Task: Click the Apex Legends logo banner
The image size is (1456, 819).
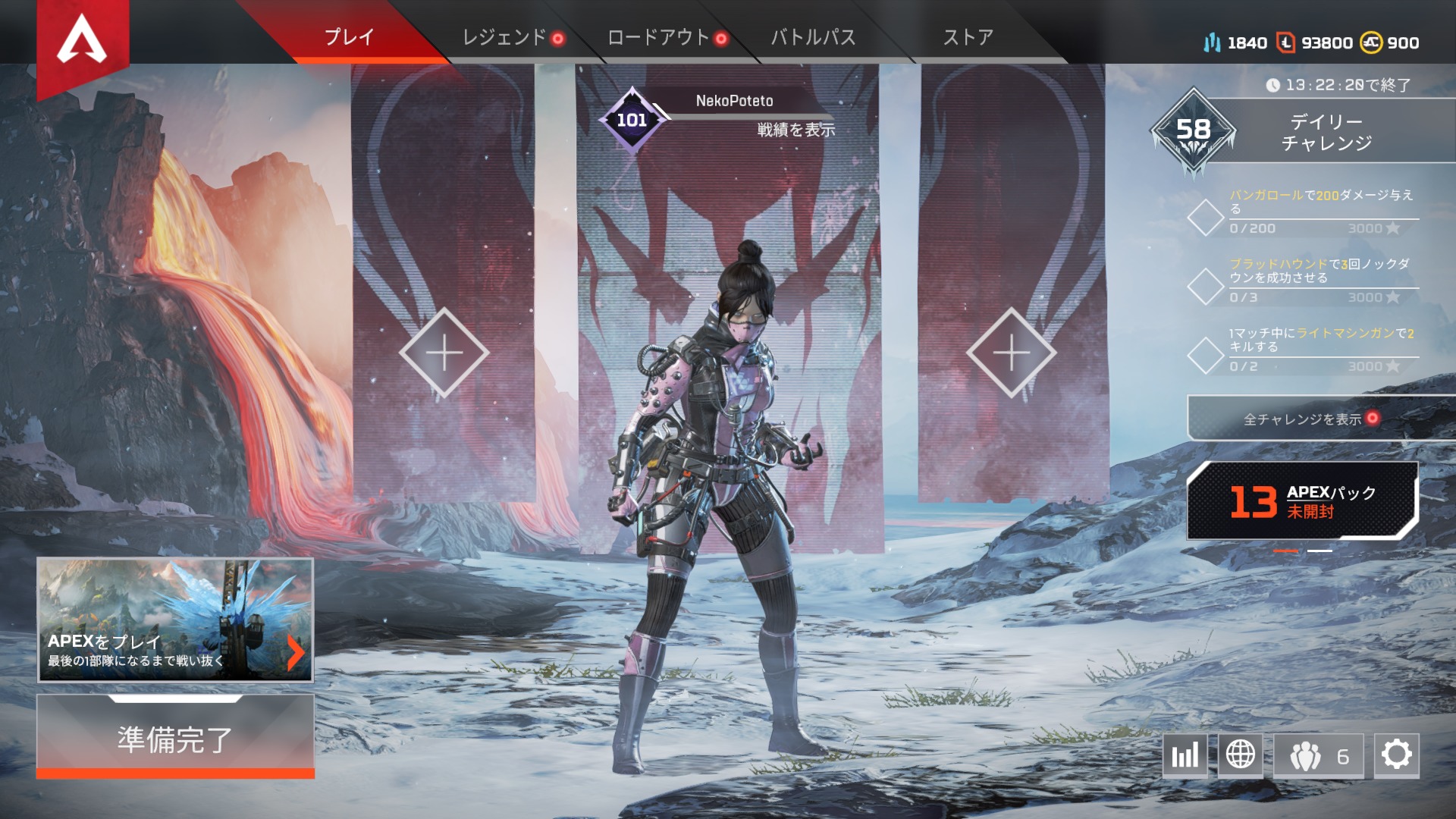Action: [x=82, y=42]
